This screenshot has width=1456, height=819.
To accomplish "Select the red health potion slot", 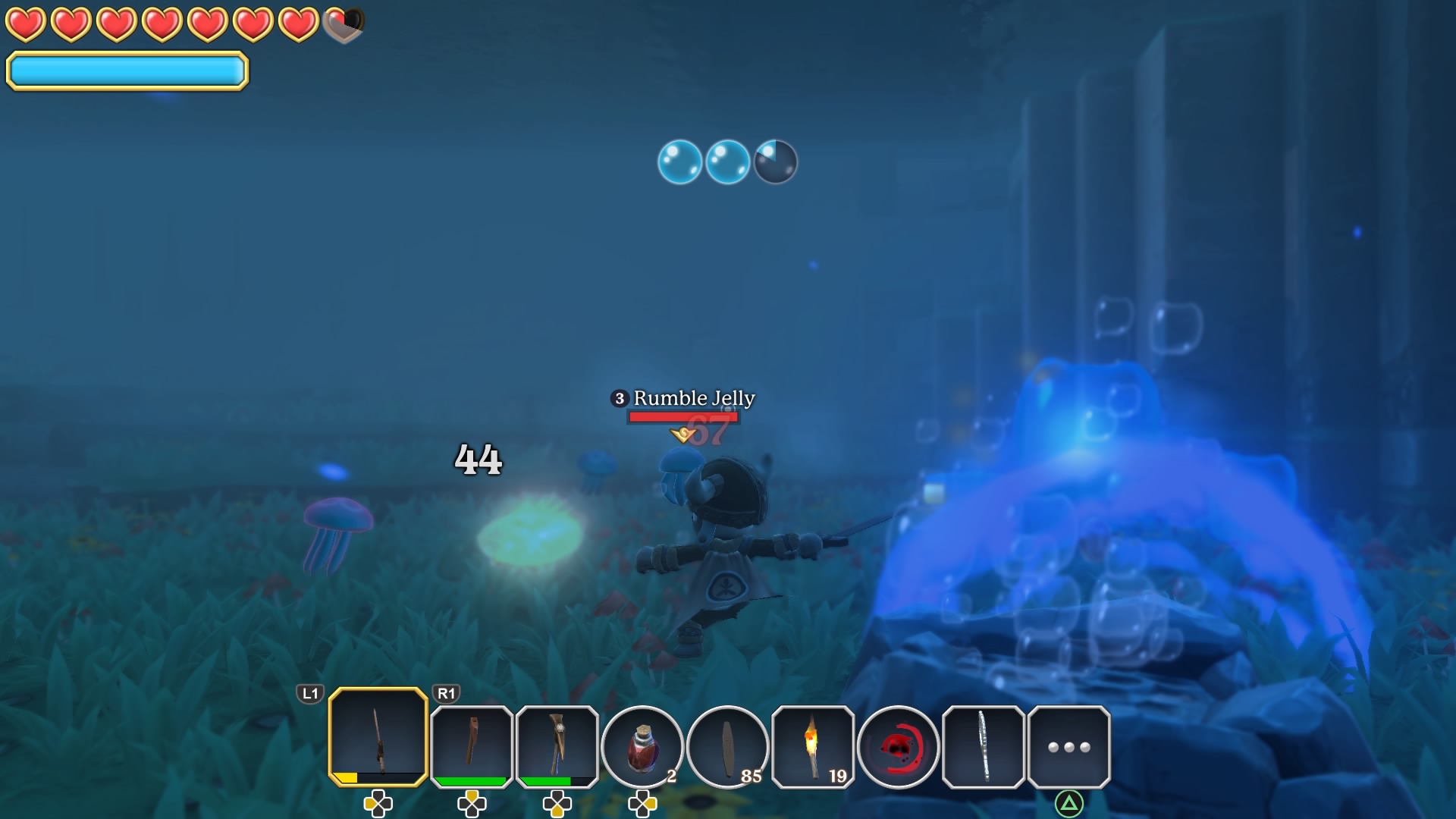I will coord(642,747).
